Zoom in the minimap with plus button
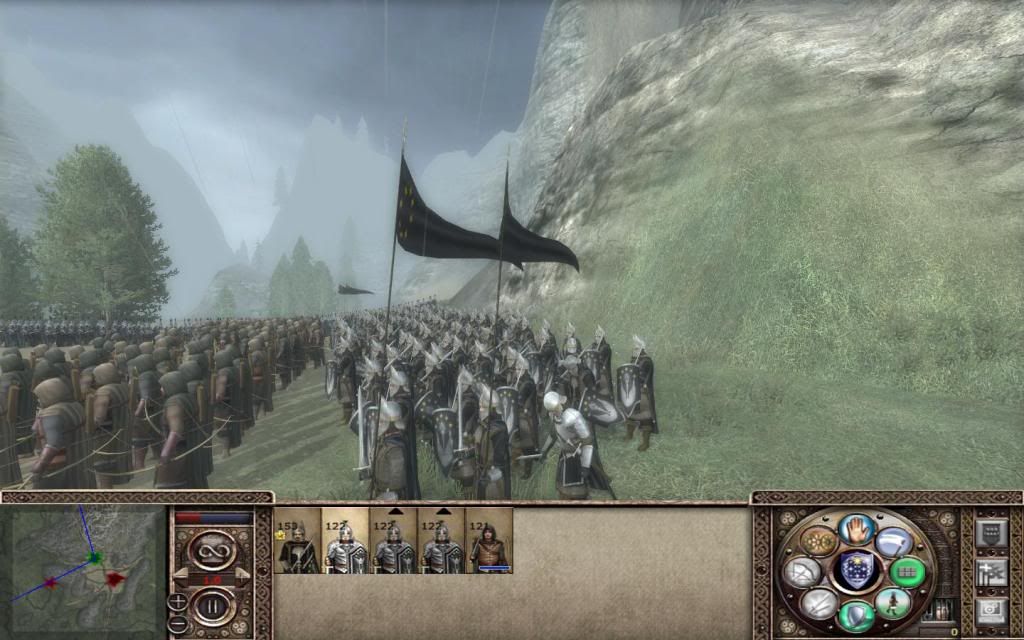 click(178, 601)
